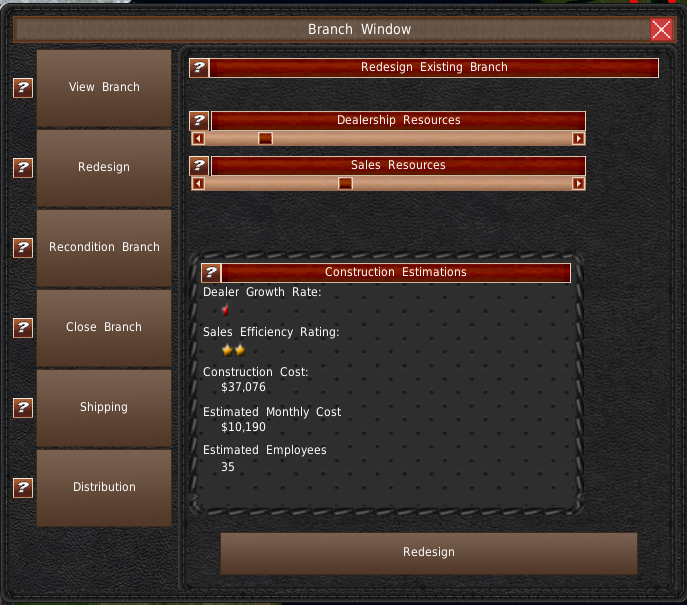This screenshot has height=605, width=687.
Task: Increase Sales Resources with right arrow
Action: [578, 184]
